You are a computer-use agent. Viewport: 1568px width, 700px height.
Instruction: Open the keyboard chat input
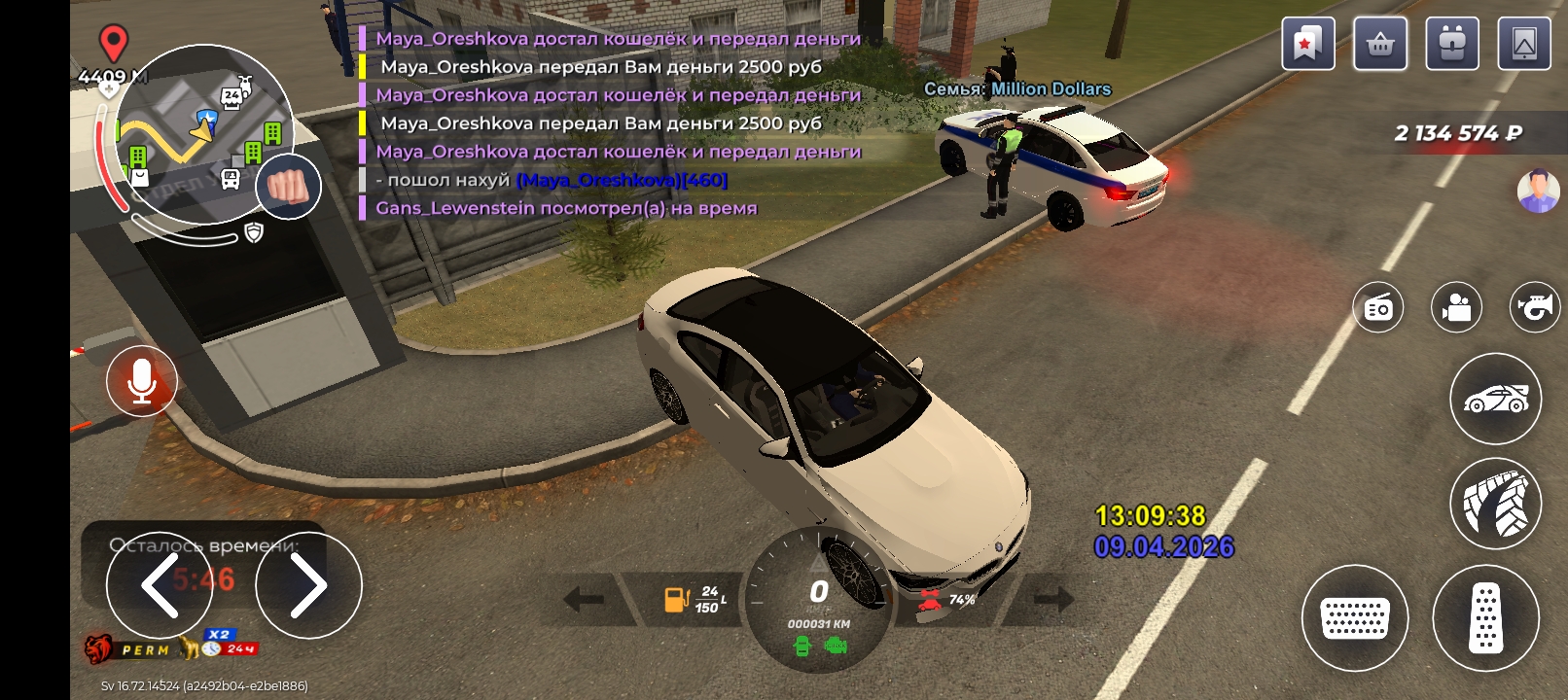1355,618
